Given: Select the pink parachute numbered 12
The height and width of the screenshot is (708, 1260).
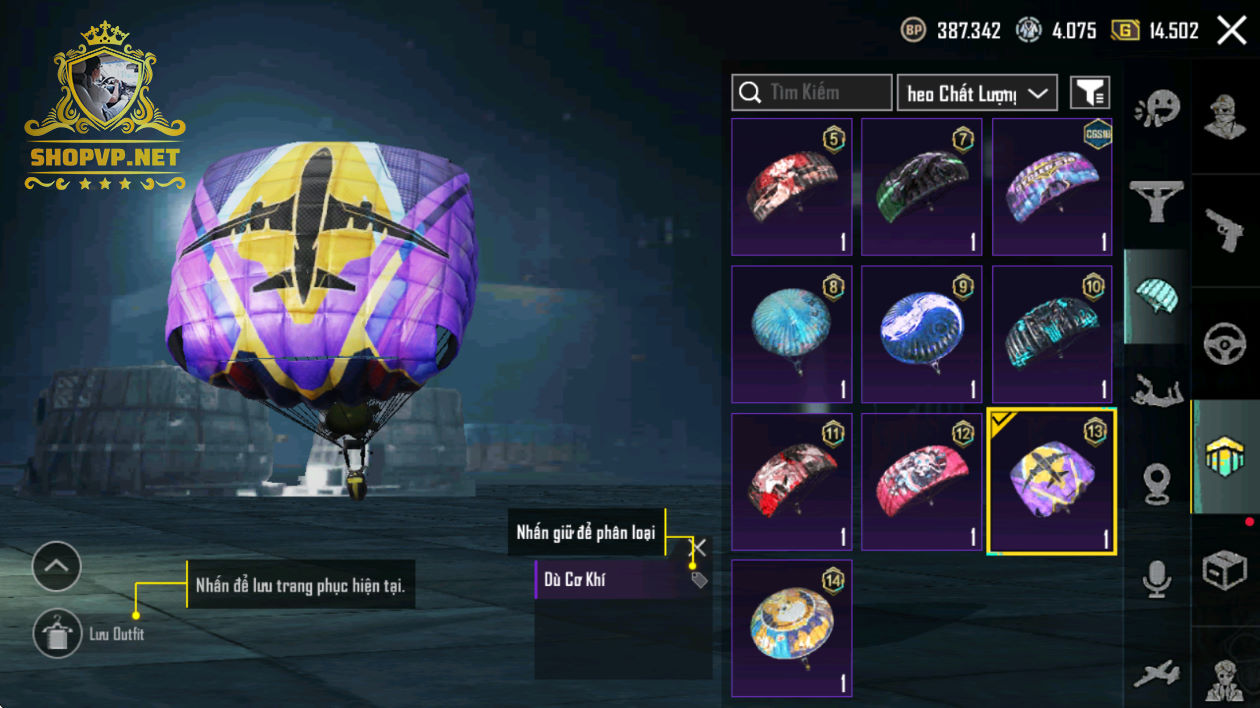Looking at the screenshot, I should pos(921,481).
